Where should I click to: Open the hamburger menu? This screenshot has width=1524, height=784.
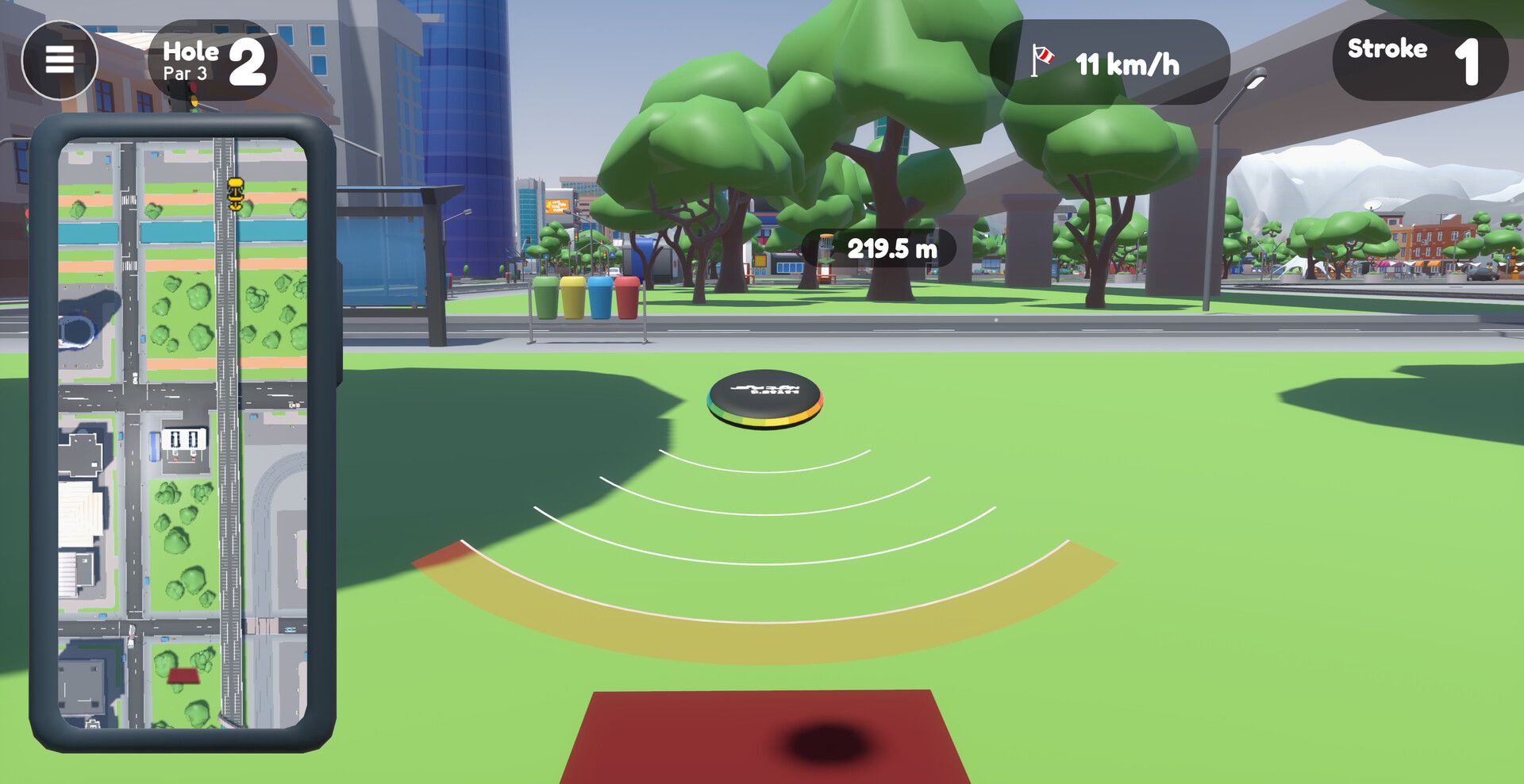(60, 60)
